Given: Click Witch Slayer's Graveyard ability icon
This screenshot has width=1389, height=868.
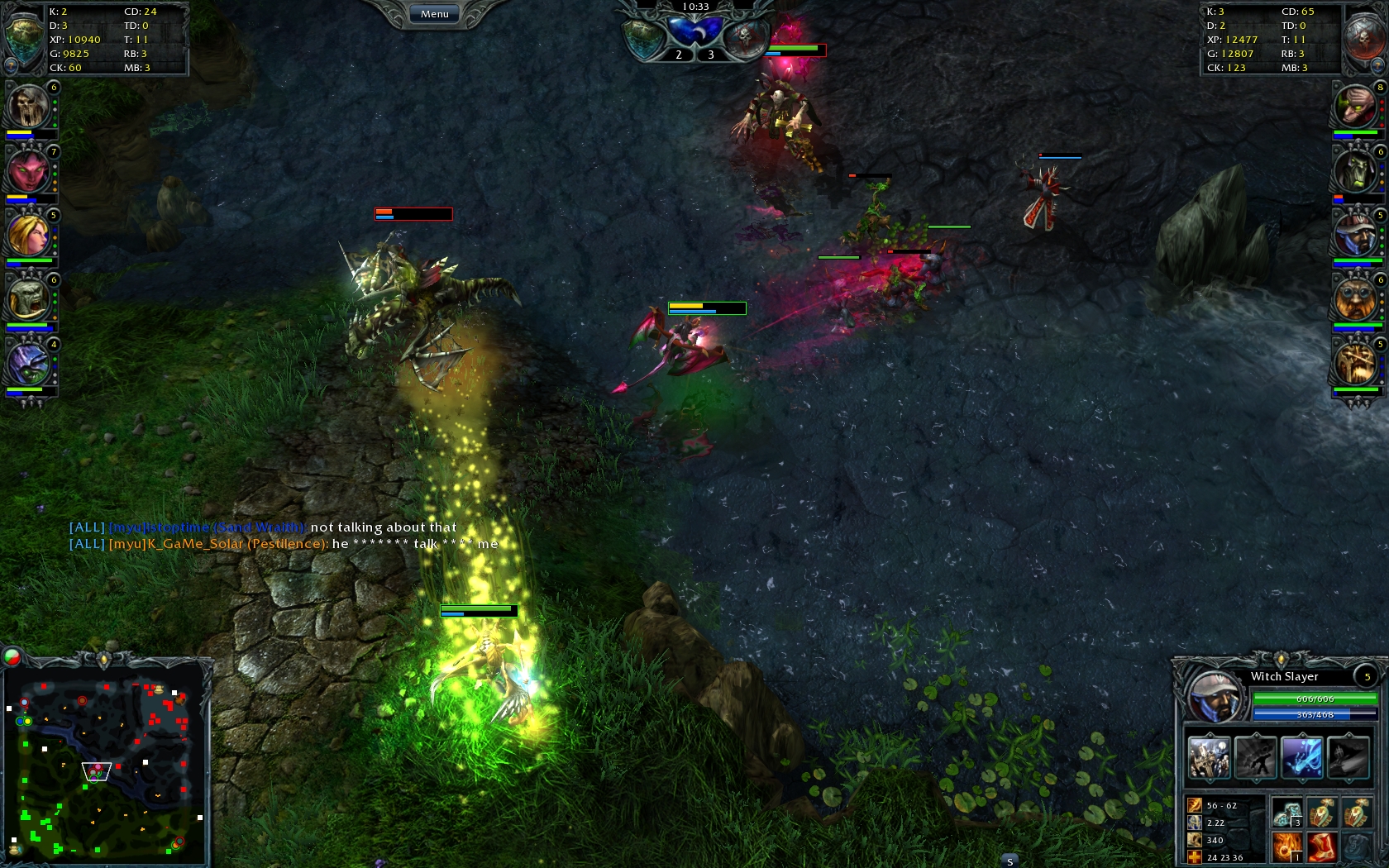Looking at the screenshot, I should pyautogui.click(x=1210, y=757).
